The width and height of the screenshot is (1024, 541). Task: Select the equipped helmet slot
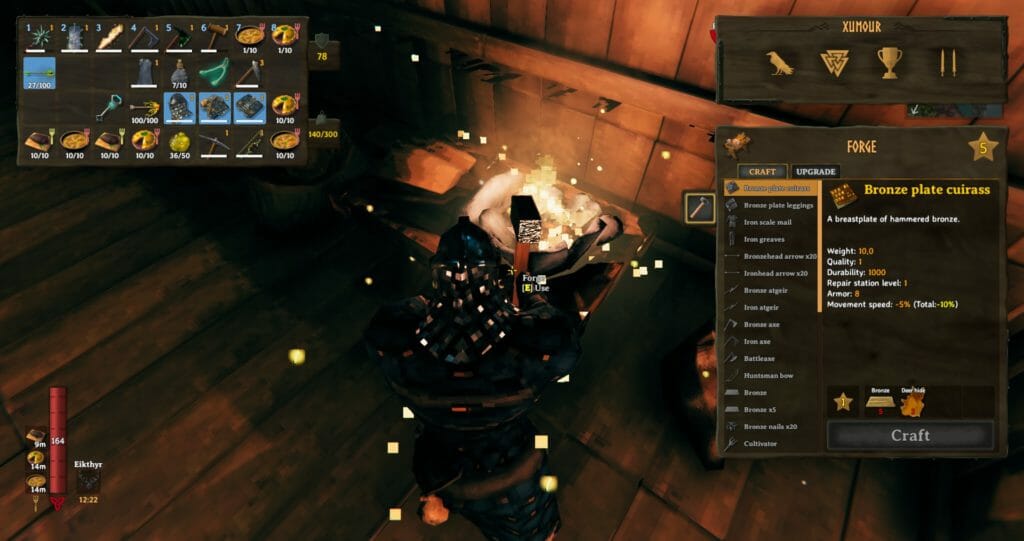[180, 107]
